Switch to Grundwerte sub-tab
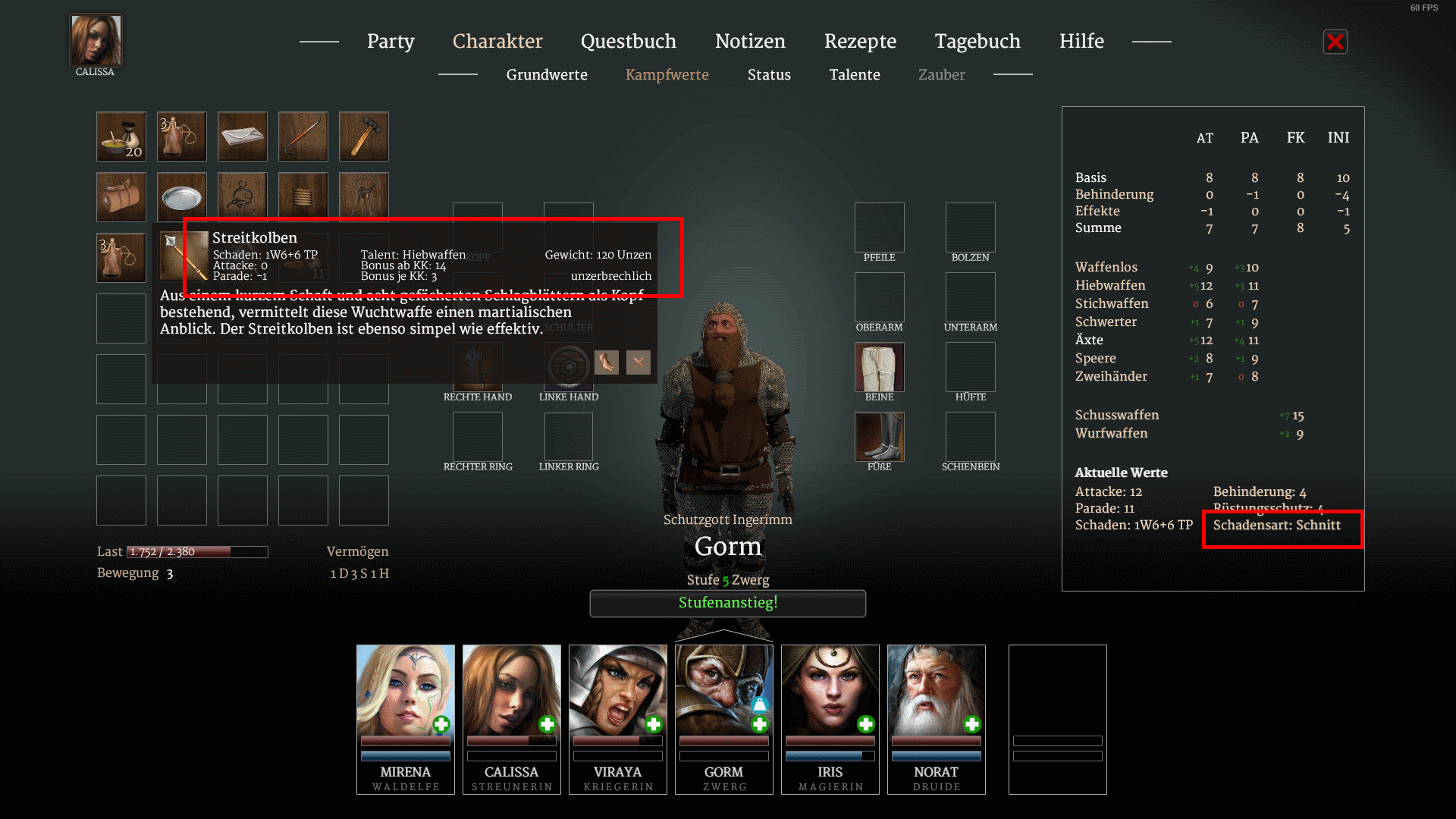The image size is (1456, 819). (547, 74)
